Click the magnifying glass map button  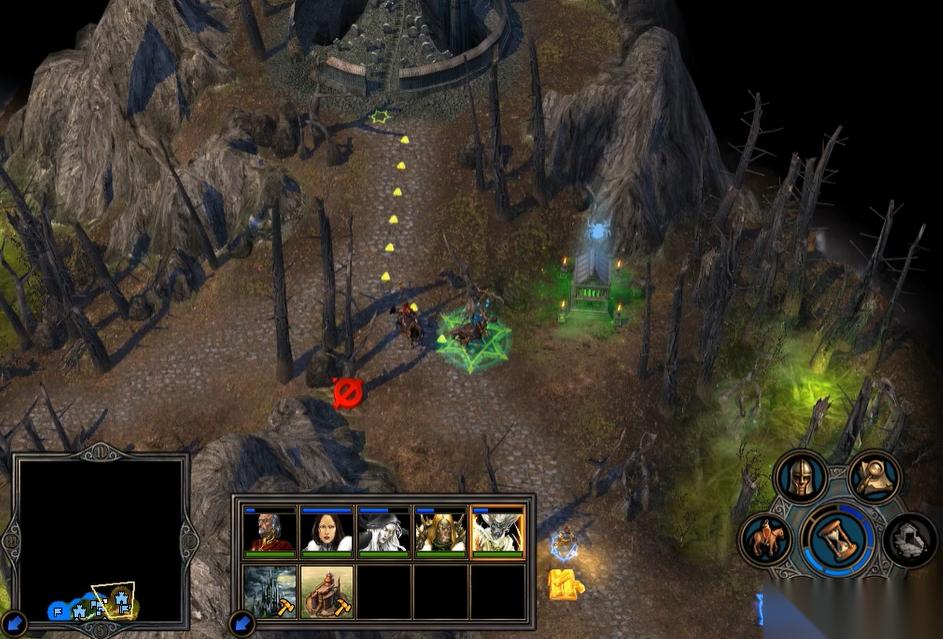(x=873, y=476)
